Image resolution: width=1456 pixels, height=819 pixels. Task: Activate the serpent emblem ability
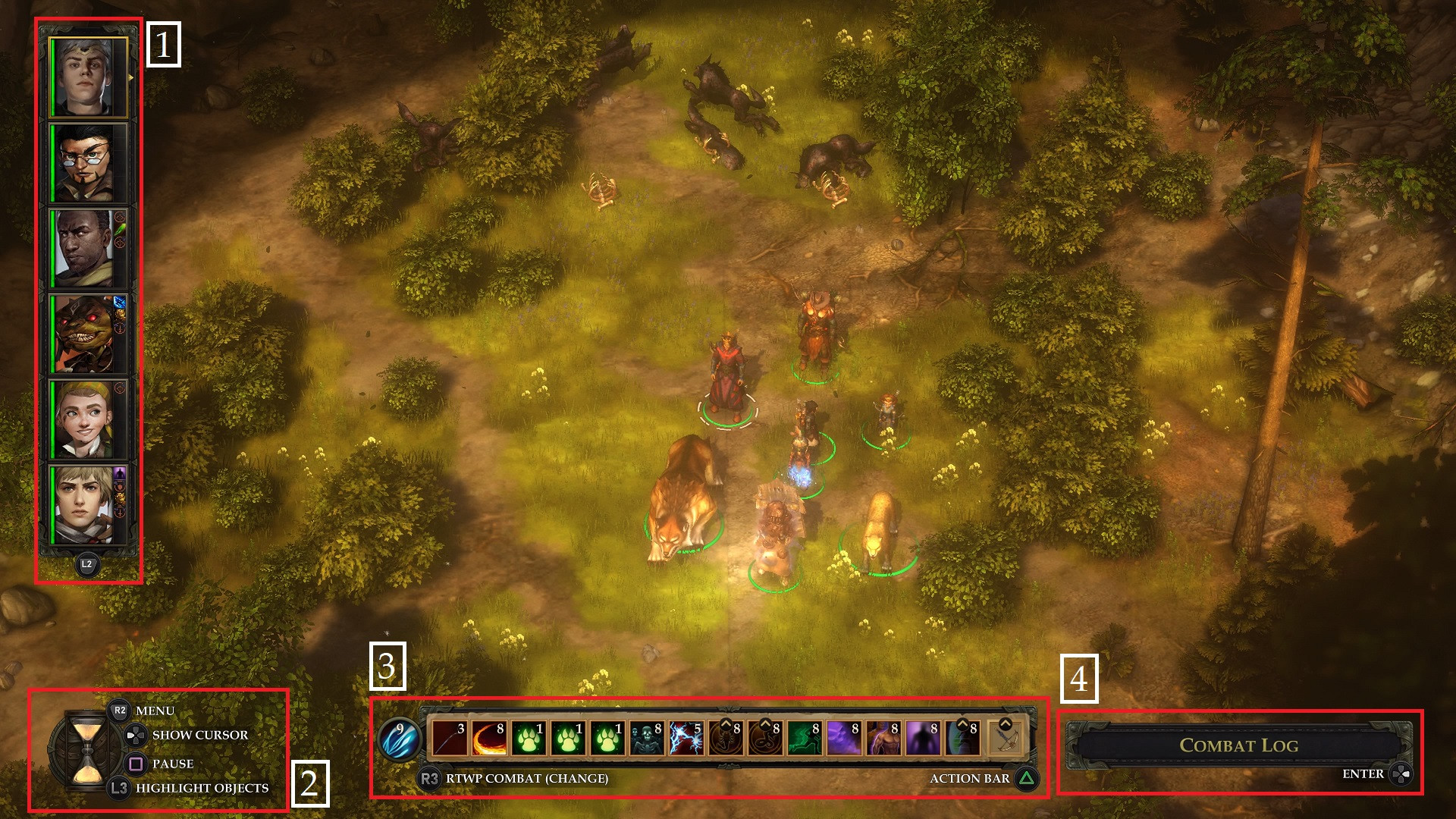765,739
